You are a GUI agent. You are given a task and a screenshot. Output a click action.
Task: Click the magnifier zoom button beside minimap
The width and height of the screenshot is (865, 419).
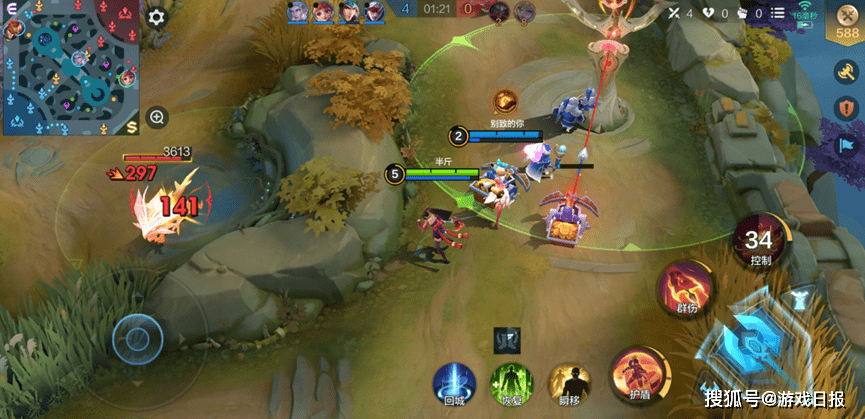tap(157, 117)
